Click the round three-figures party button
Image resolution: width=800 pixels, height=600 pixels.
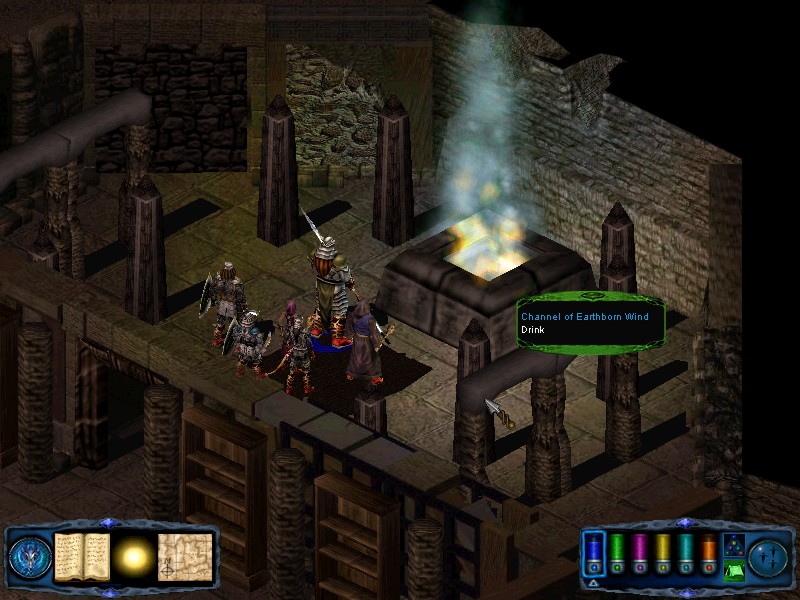point(770,555)
